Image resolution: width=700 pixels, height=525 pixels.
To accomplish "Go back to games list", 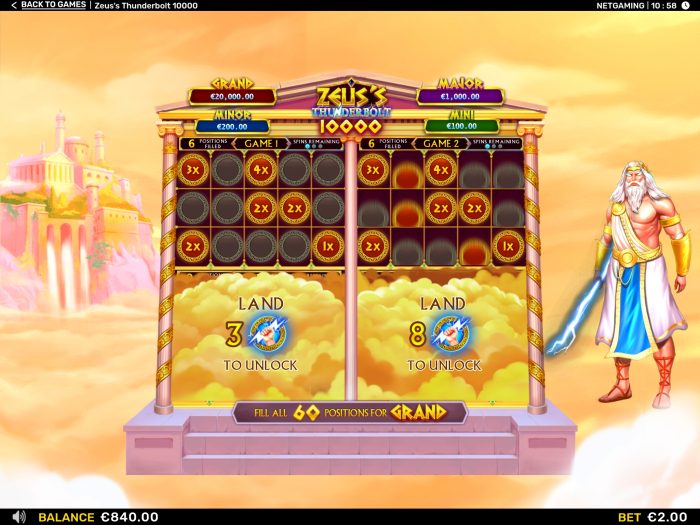I will pyautogui.click(x=47, y=6).
